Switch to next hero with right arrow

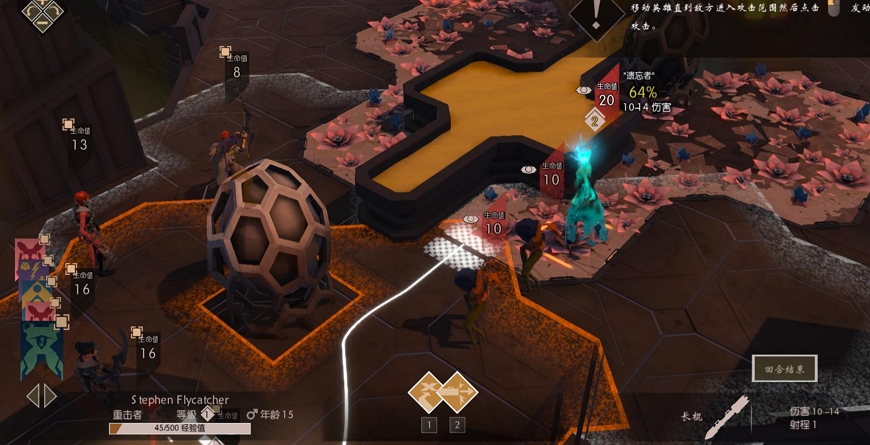tap(50, 396)
